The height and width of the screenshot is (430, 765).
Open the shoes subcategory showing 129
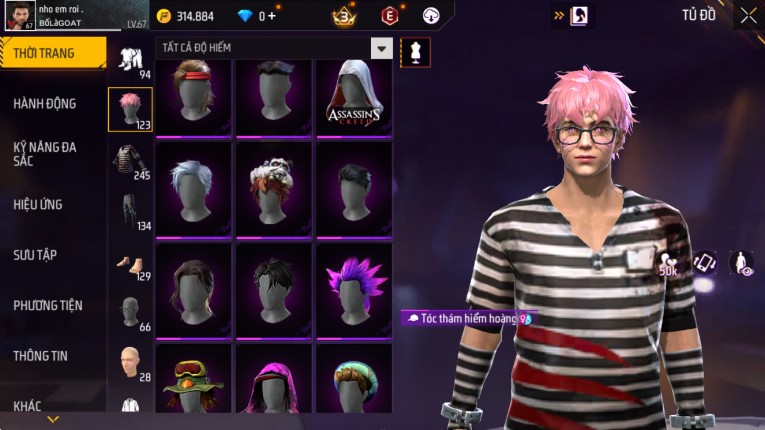coord(130,263)
